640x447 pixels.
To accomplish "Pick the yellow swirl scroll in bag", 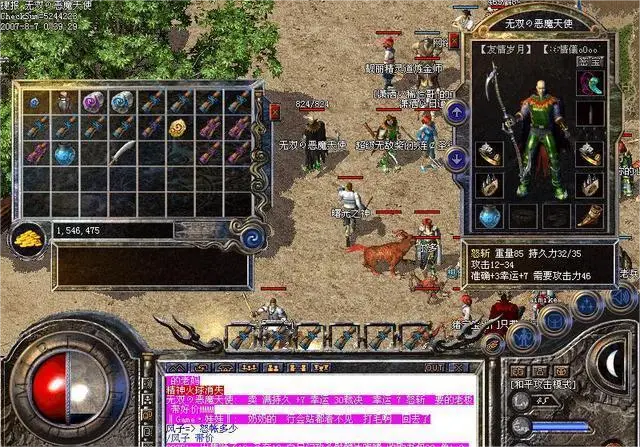I will (x=179, y=127).
